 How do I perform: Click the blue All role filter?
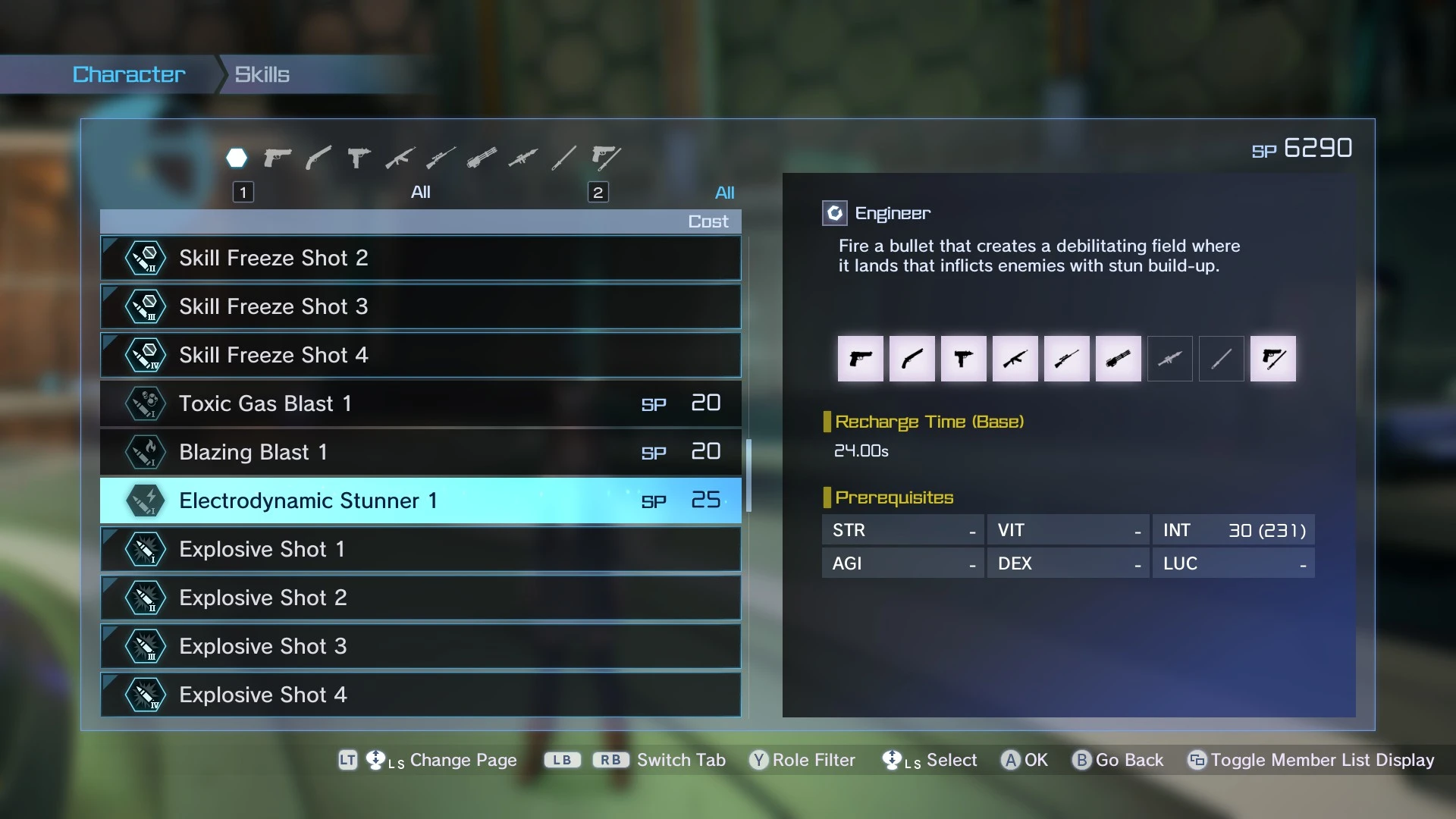(x=724, y=193)
